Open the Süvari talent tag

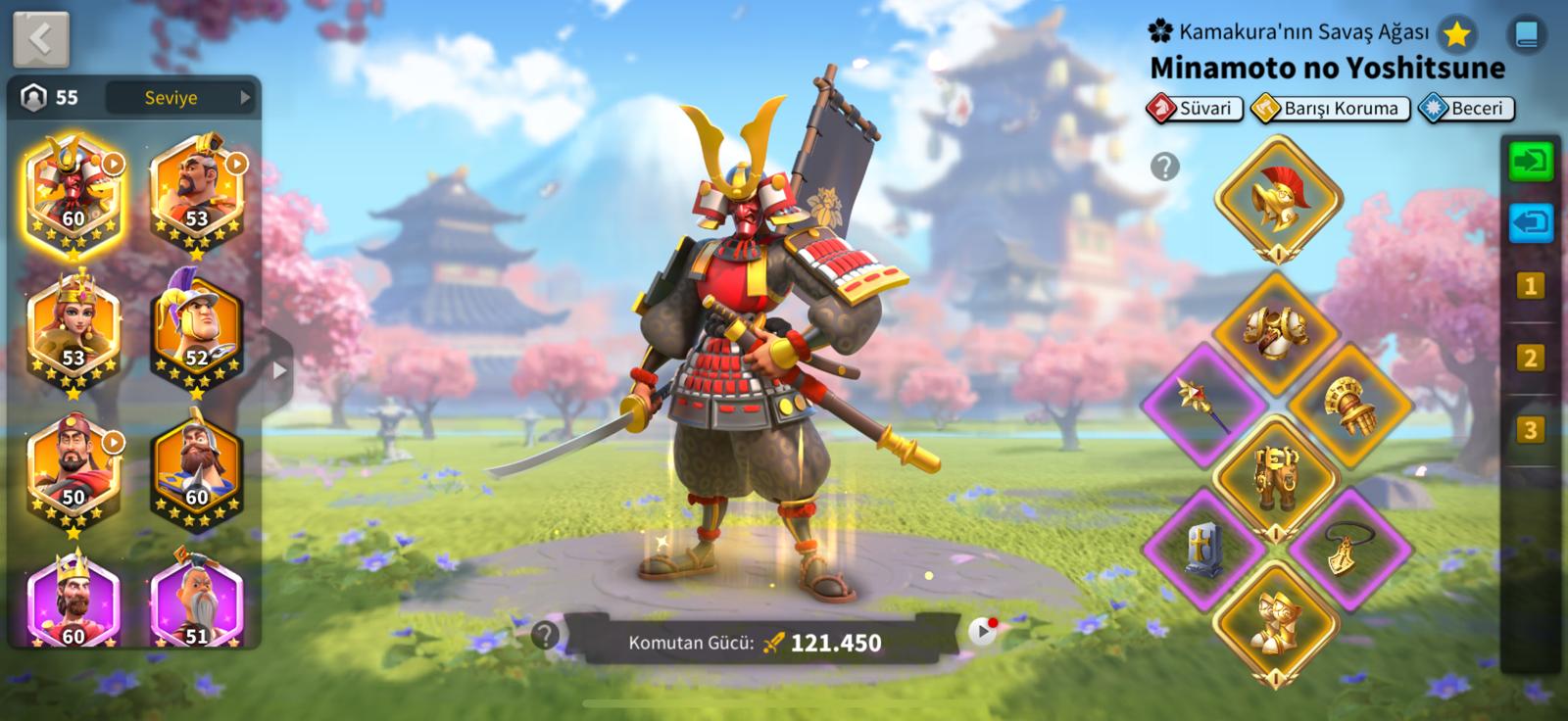click(x=1195, y=109)
